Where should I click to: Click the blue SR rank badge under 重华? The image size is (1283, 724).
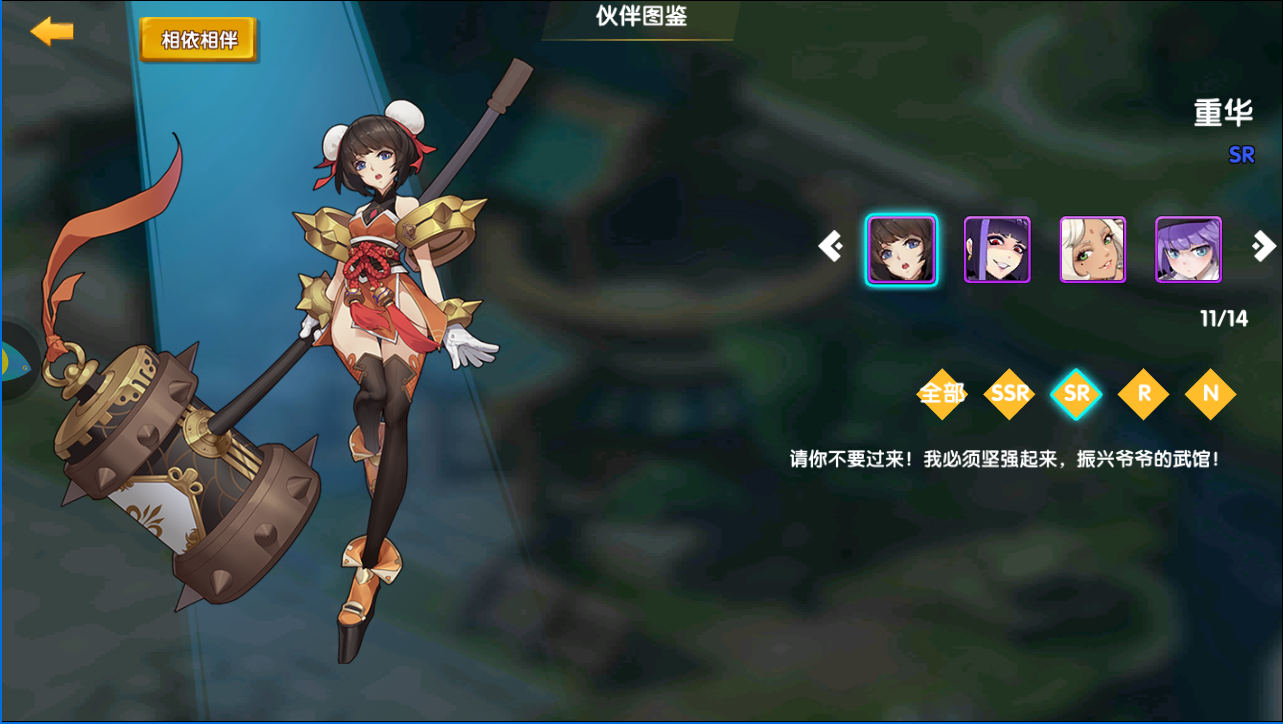click(x=1241, y=154)
